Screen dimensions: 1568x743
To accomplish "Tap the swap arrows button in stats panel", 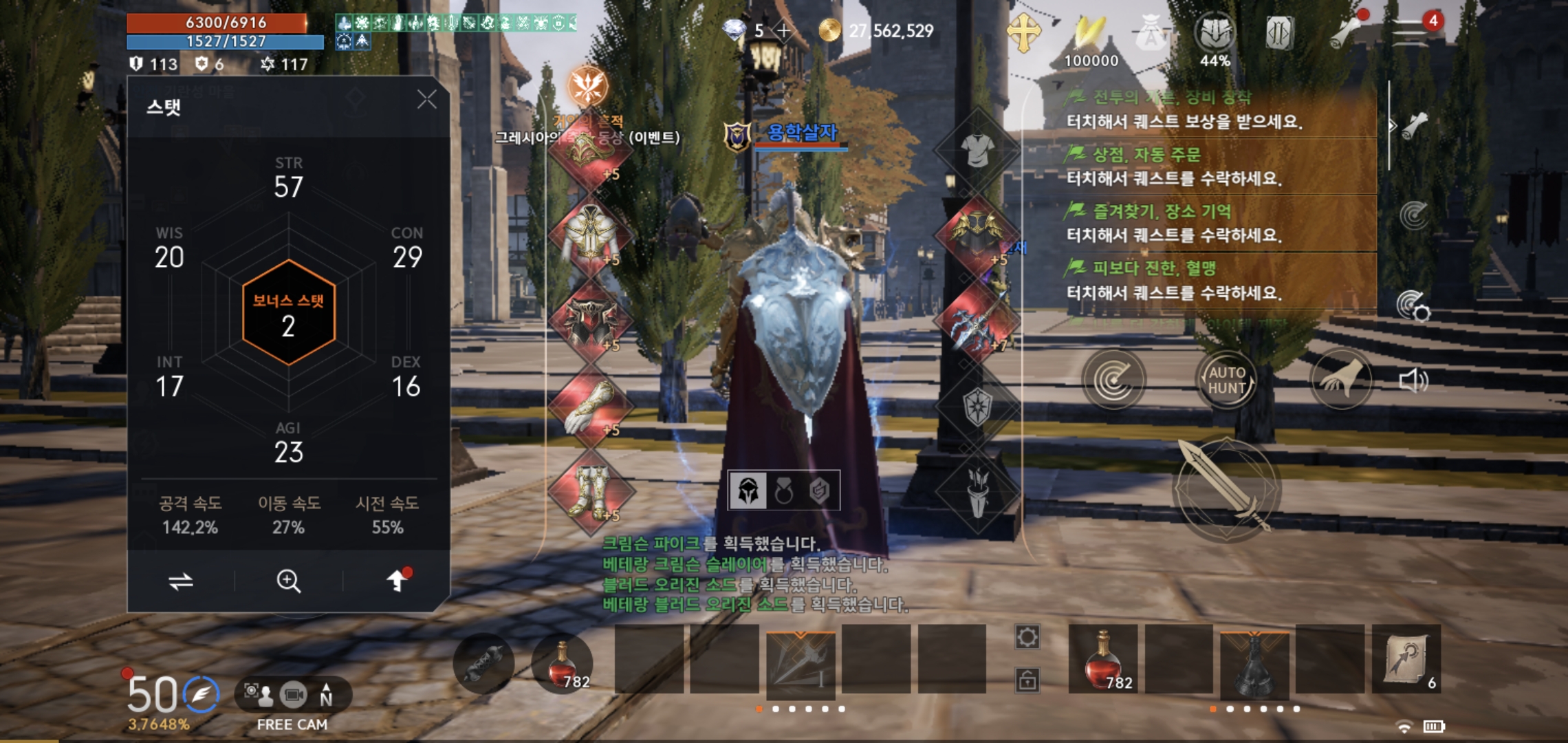I will click(x=181, y=581).
